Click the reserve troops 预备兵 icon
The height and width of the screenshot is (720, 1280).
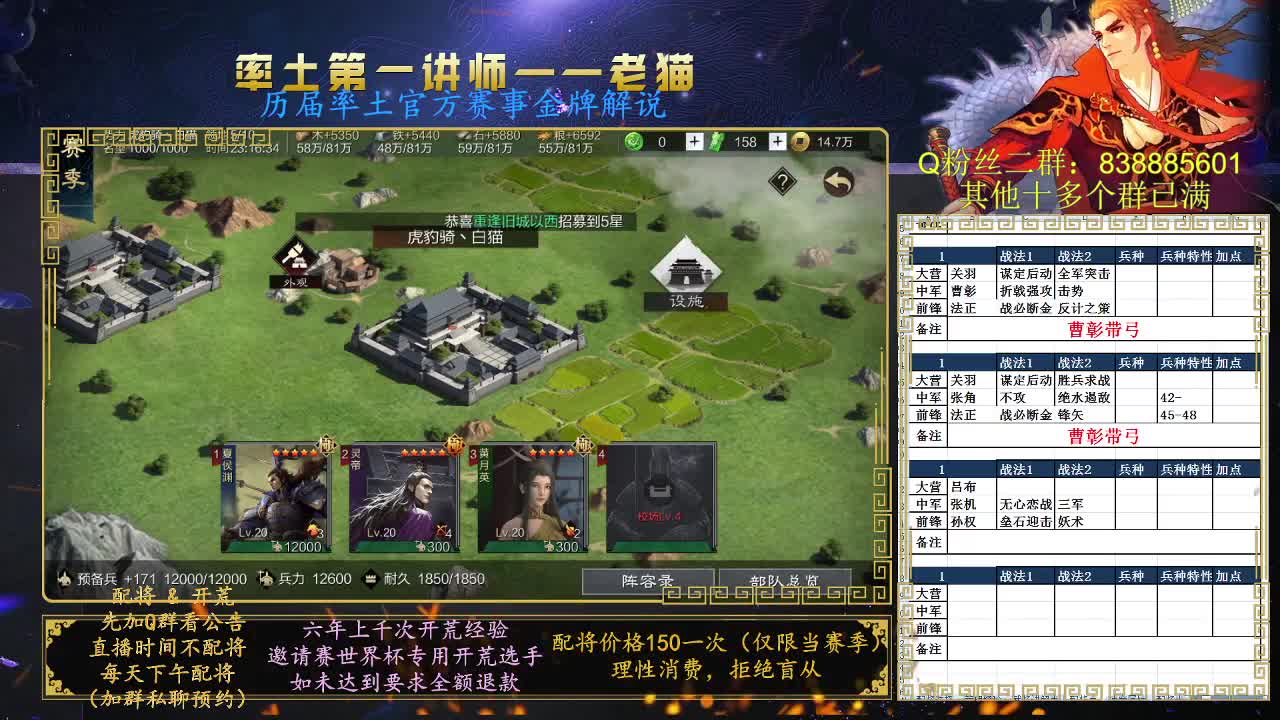(x=65, y=578)
